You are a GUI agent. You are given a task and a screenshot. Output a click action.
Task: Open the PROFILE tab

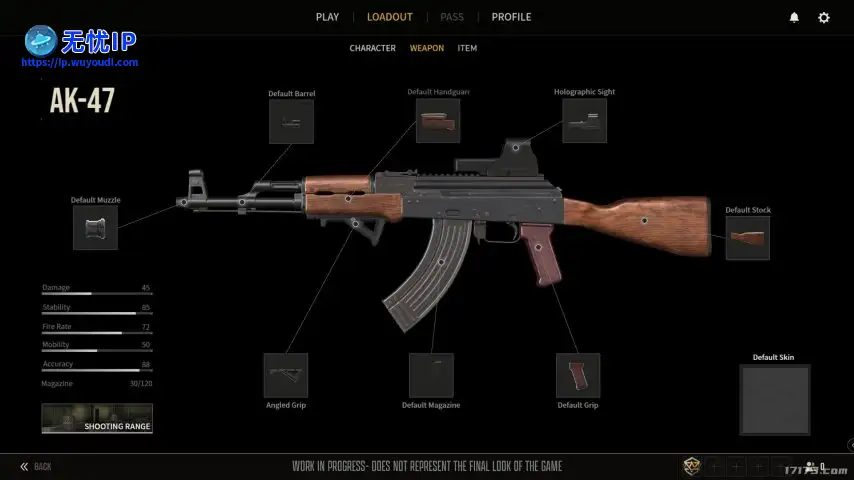(511, 17)
